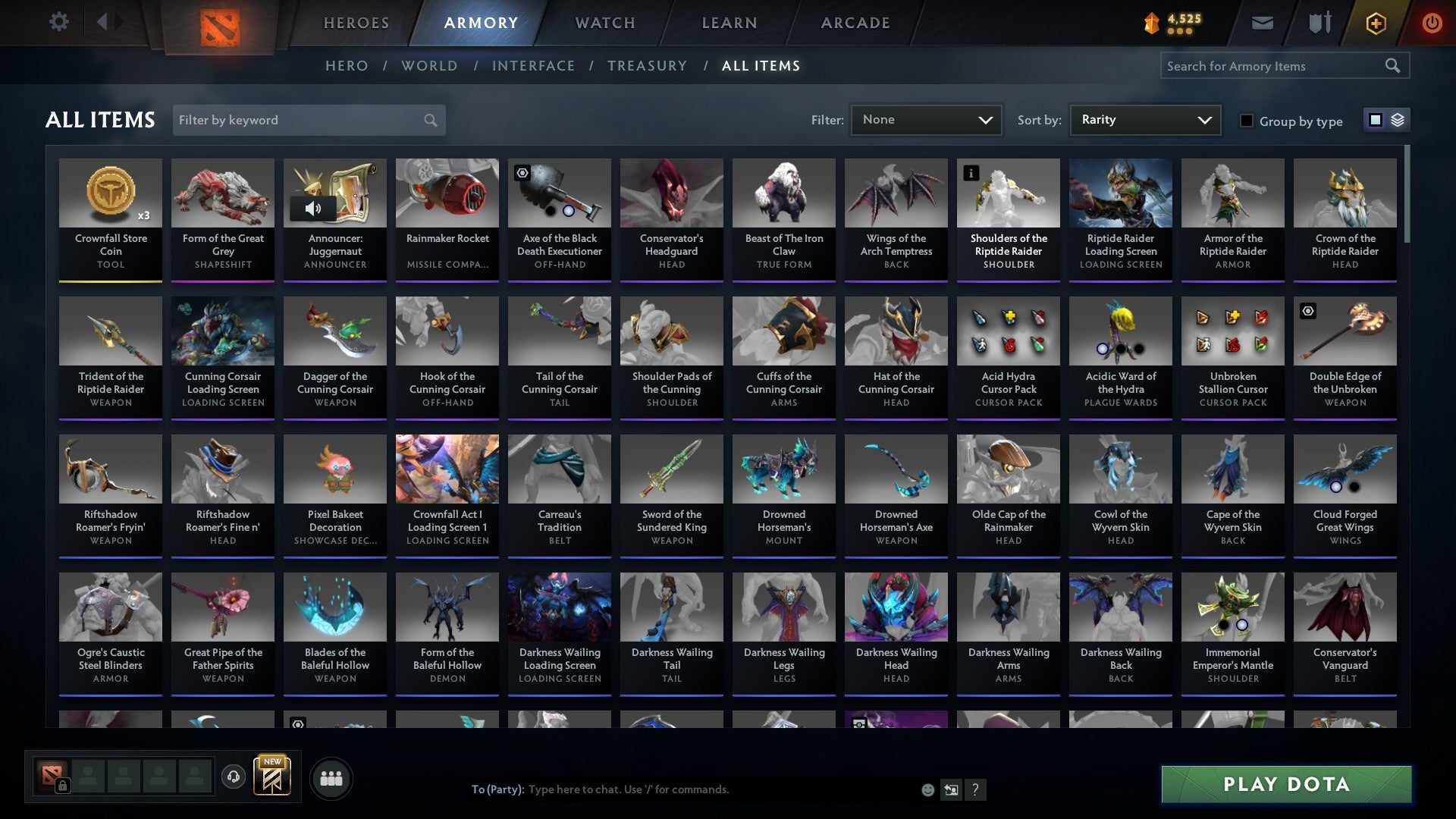Open the armory shield and sword icon
The width and height of the screenshot is (1456, 819).
click(1319, 23)
